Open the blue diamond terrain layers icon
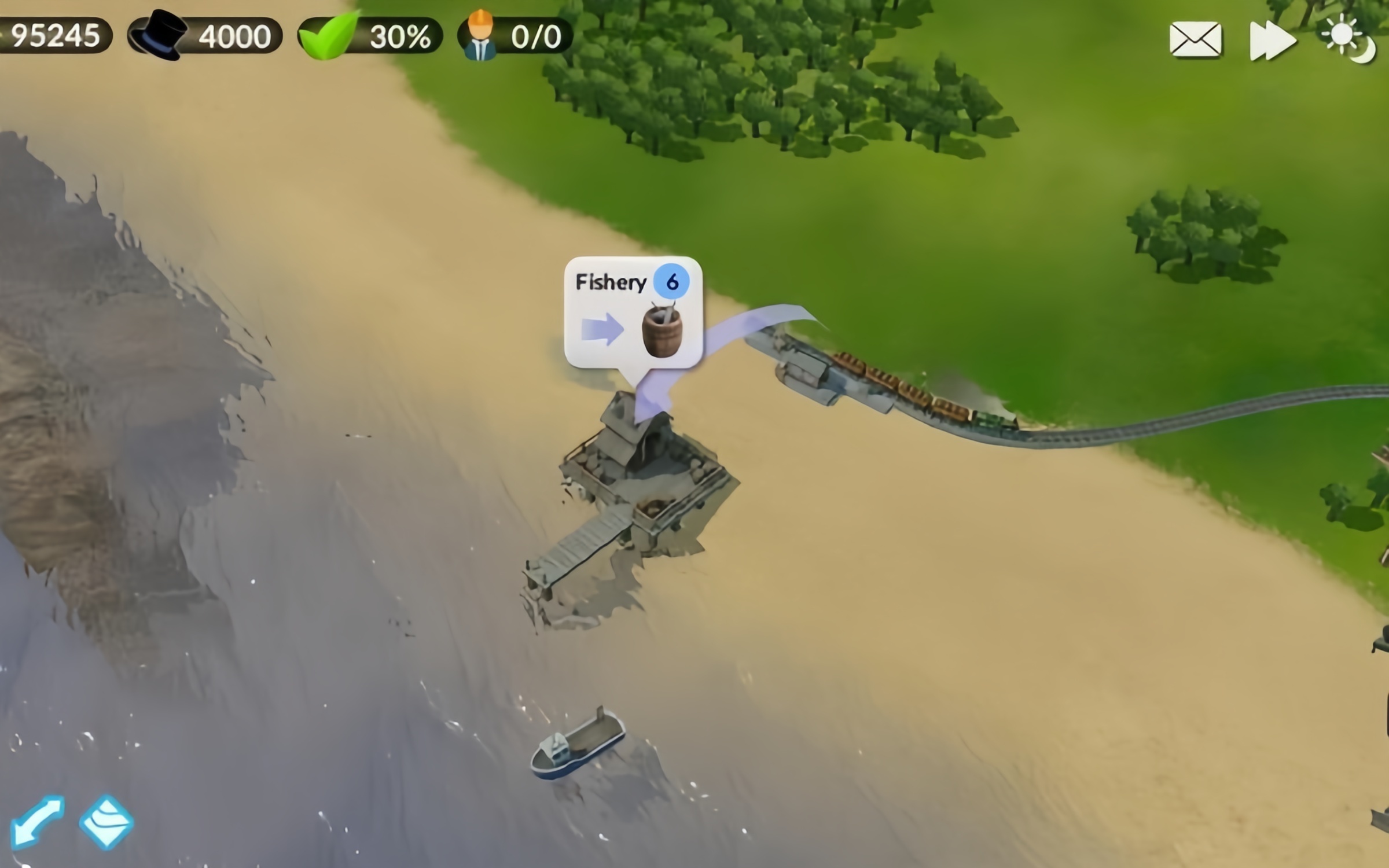Screen dimensions: 1389x868 coord(106,822)
